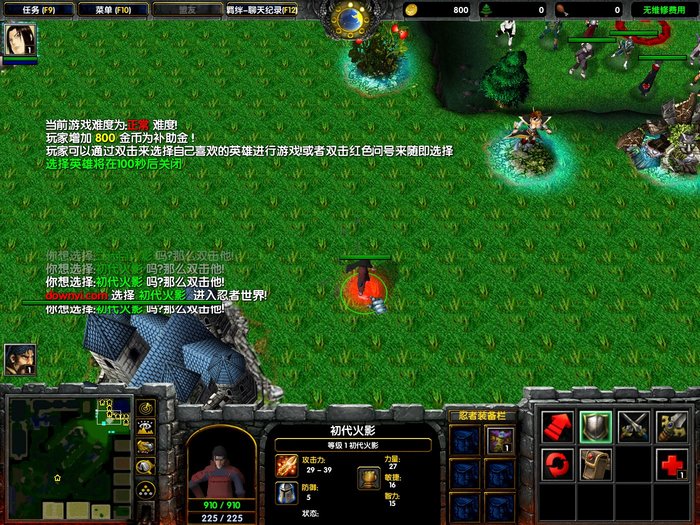The width and height of the screenshot is (700, 525).
Task: Open the red cross hero skills menu
Action: [672, 464]
